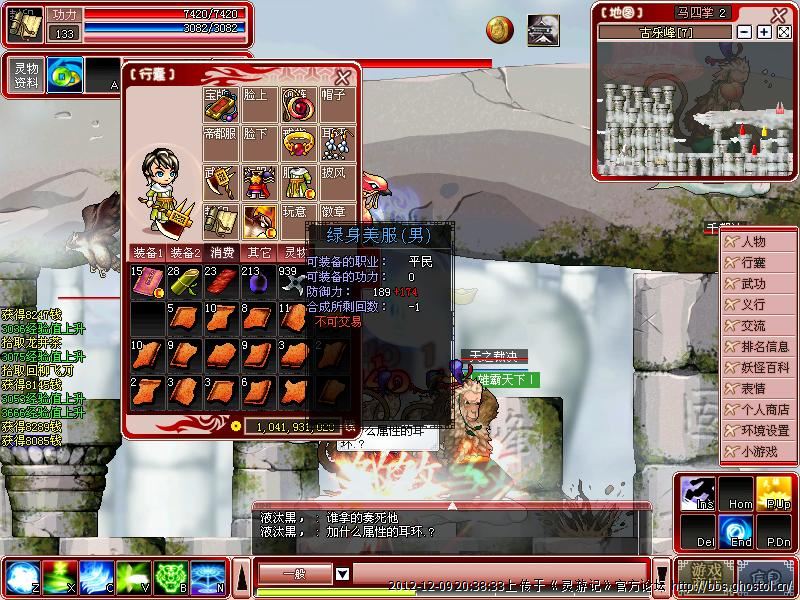The image size is (800, 600).
Task: Select the red book item stack of 15
Action: click(x=147, y=283)
